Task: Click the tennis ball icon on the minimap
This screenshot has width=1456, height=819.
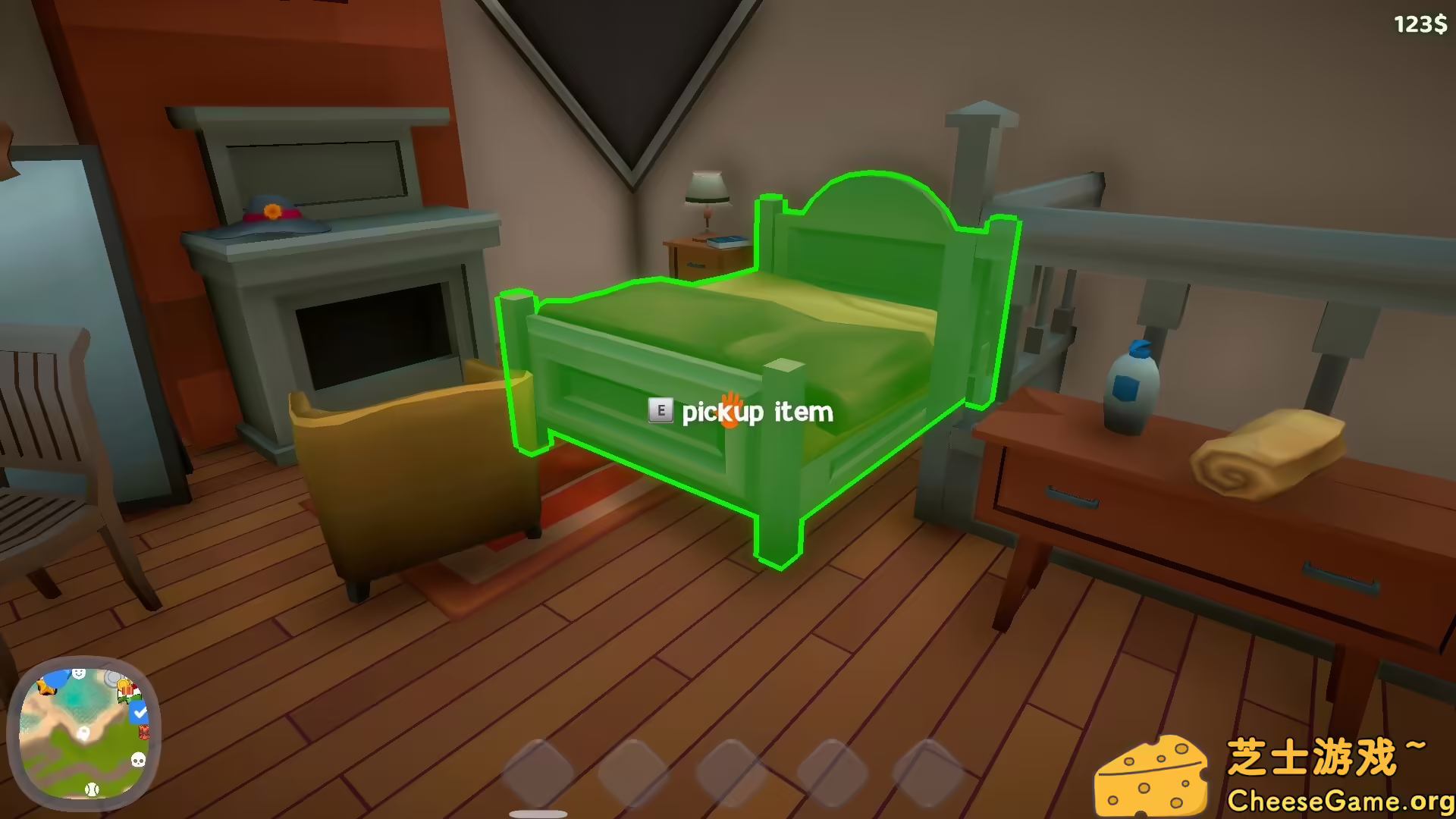Action: 92,789
